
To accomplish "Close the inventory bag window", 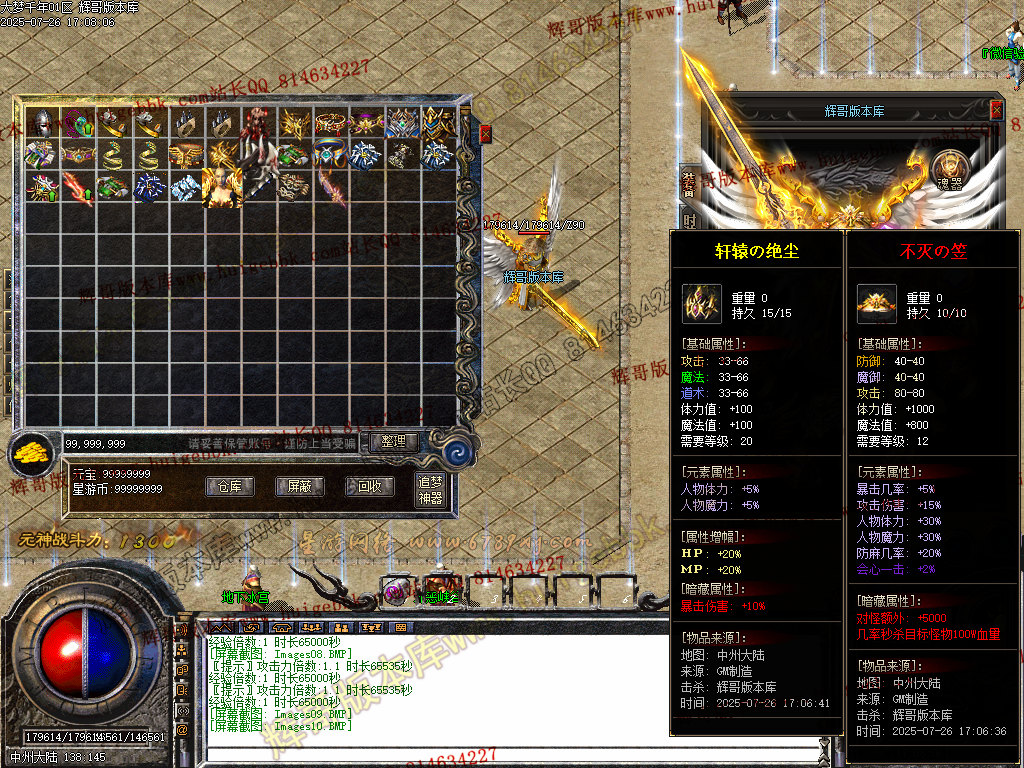I will [486, 133].
